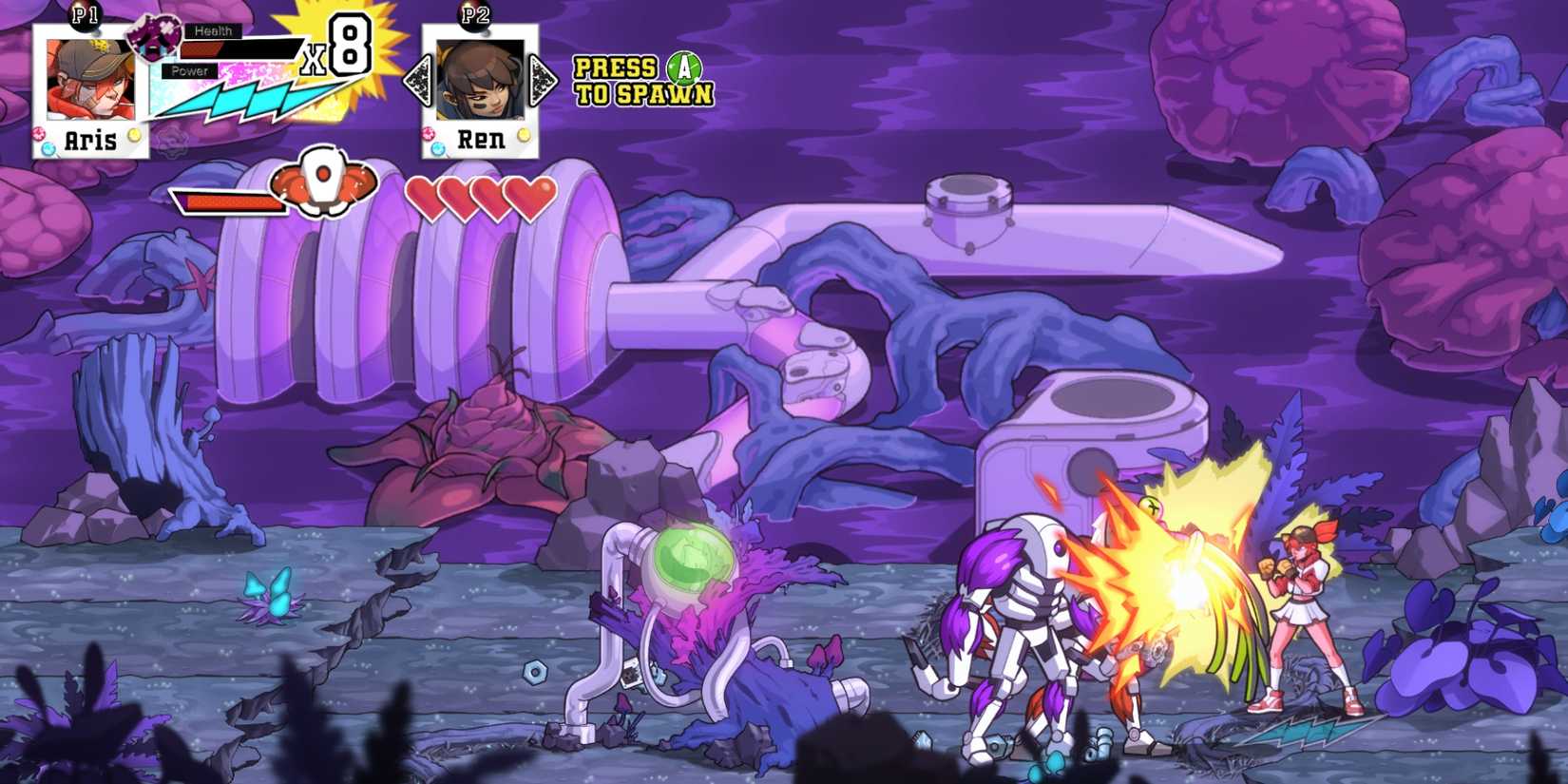
Task: Click the blue gem on Ren's name card
Action: (437, 147)
